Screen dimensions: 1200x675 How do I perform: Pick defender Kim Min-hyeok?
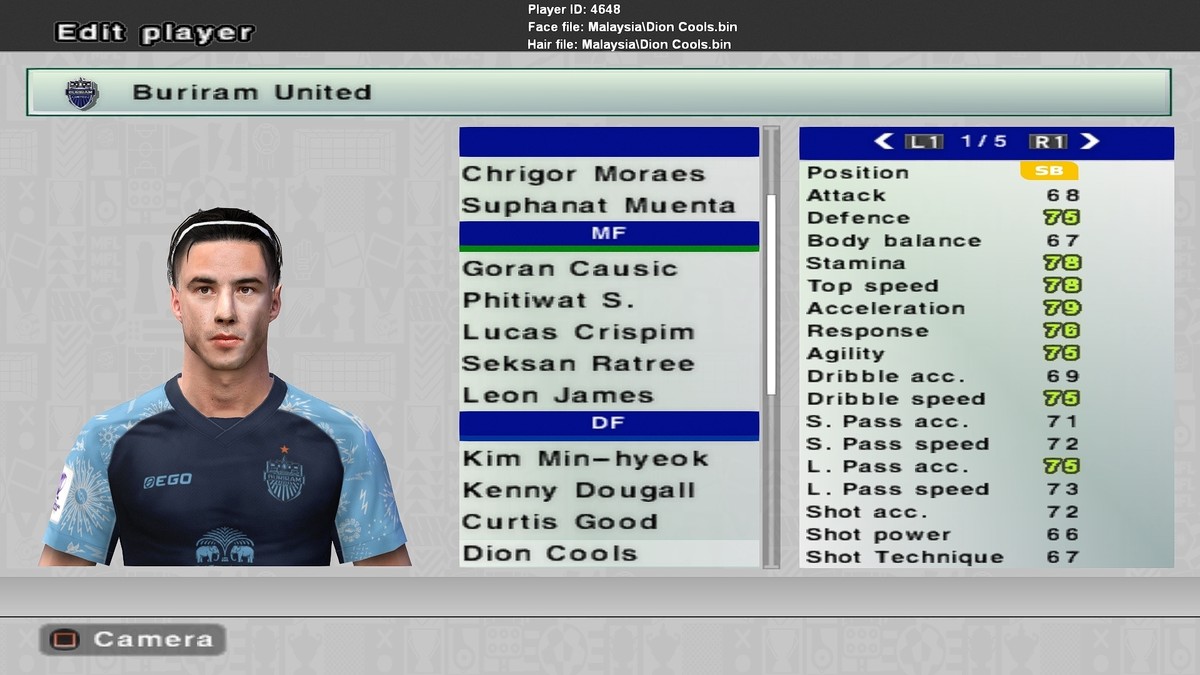[585, 459]
